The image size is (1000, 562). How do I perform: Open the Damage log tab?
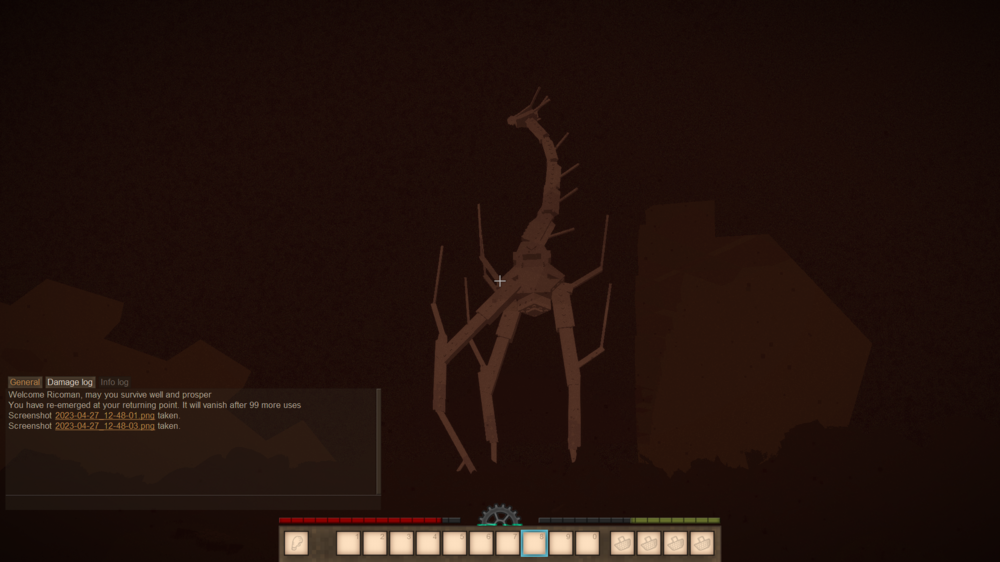(x=70, y=382)
